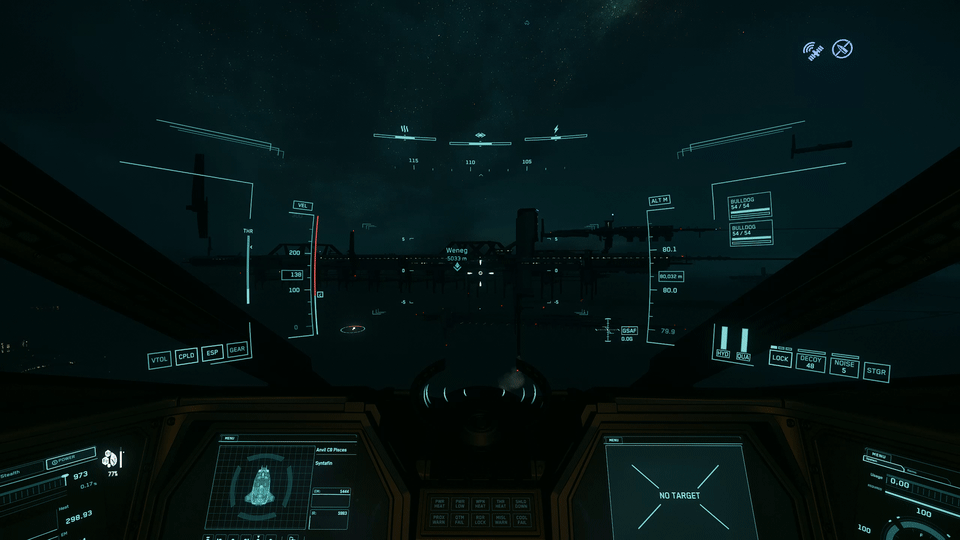Image resolution: width=960 pixels, height=540 pixels.
Task: Select the NOISE countermeasure box
Action: click(844, 366)
